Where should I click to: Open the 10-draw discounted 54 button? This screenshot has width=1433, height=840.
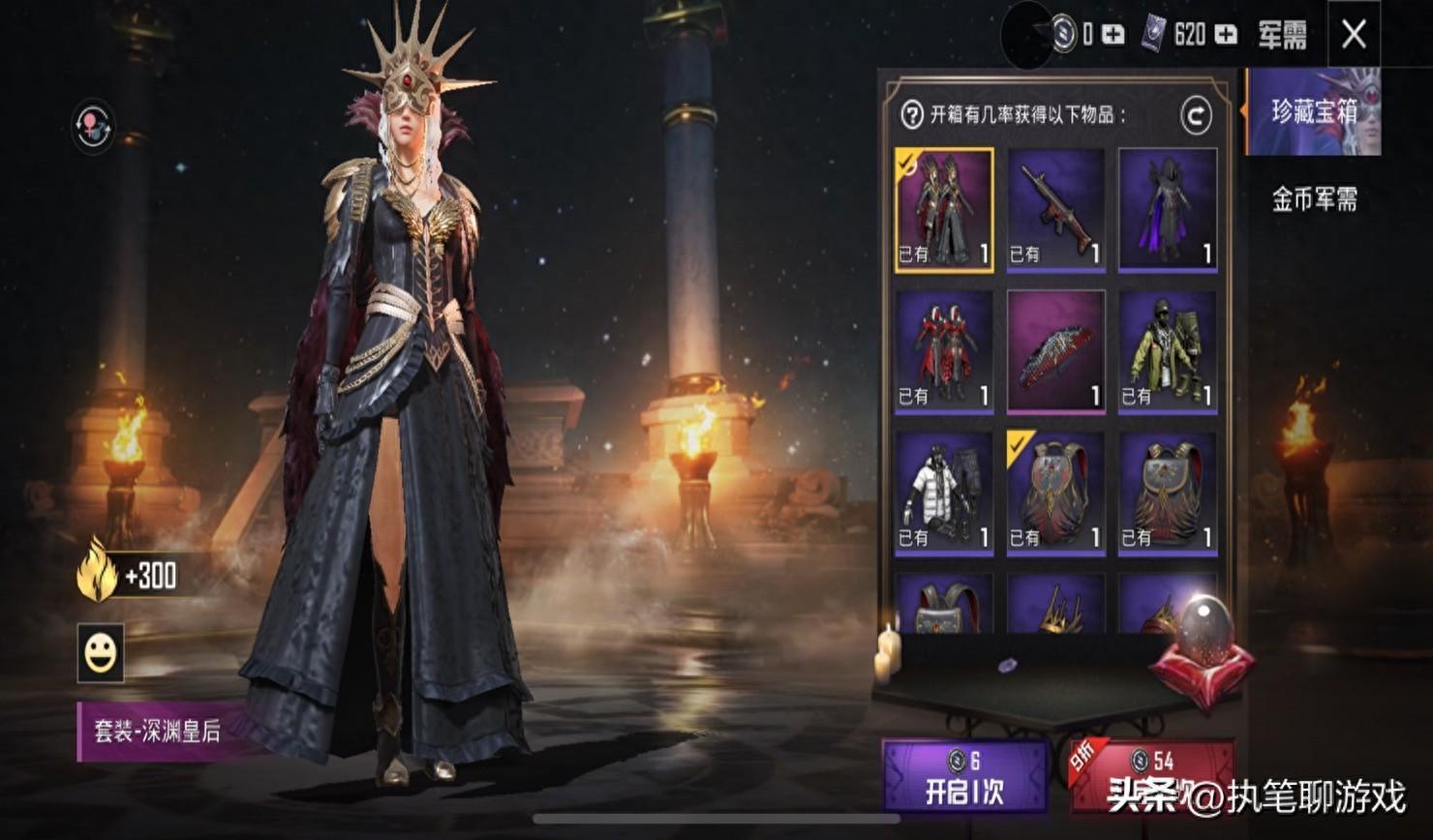pyautogui.click(x=1151, y=778)
